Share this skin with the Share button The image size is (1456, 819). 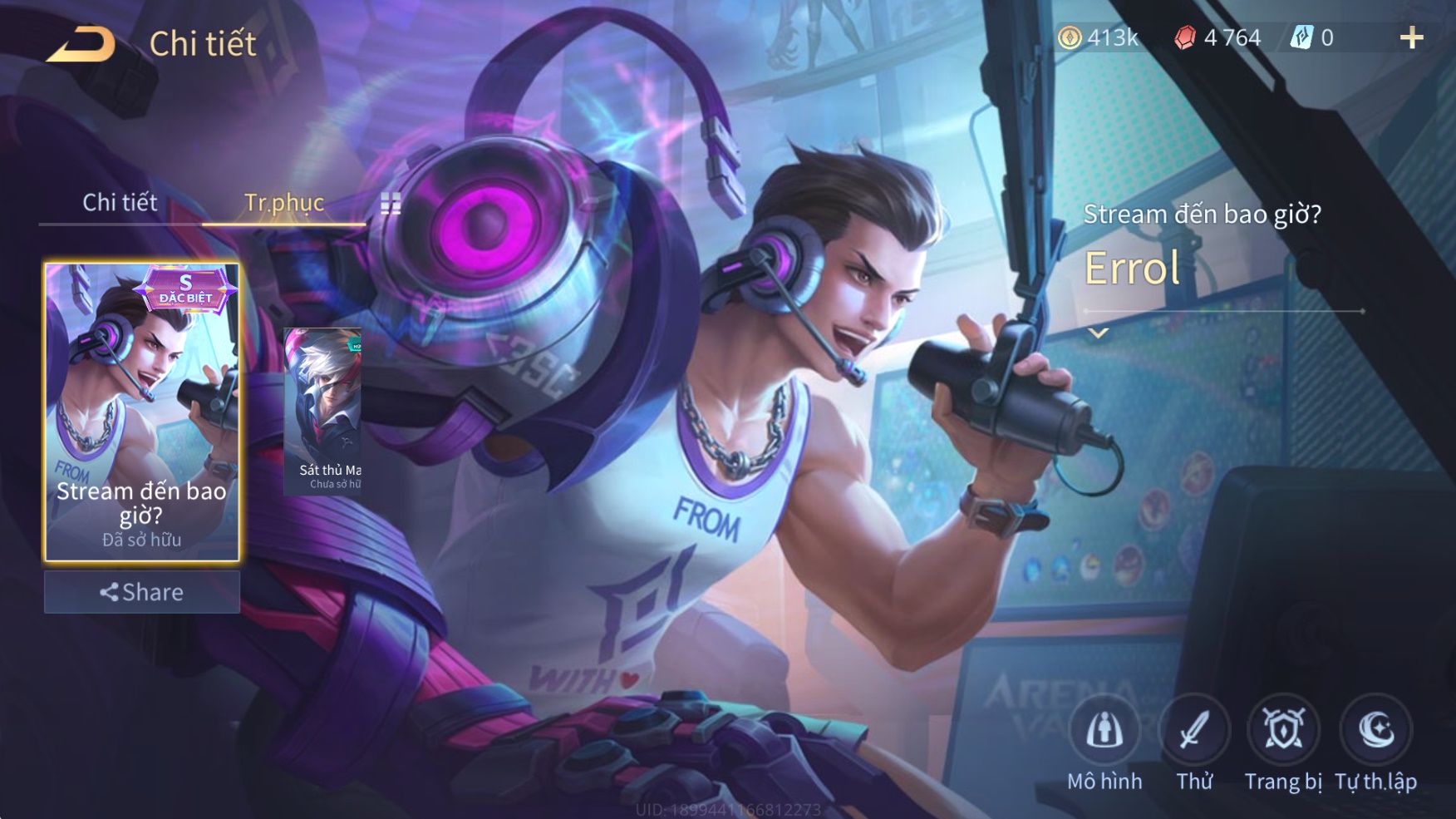(x=142, y=592)
